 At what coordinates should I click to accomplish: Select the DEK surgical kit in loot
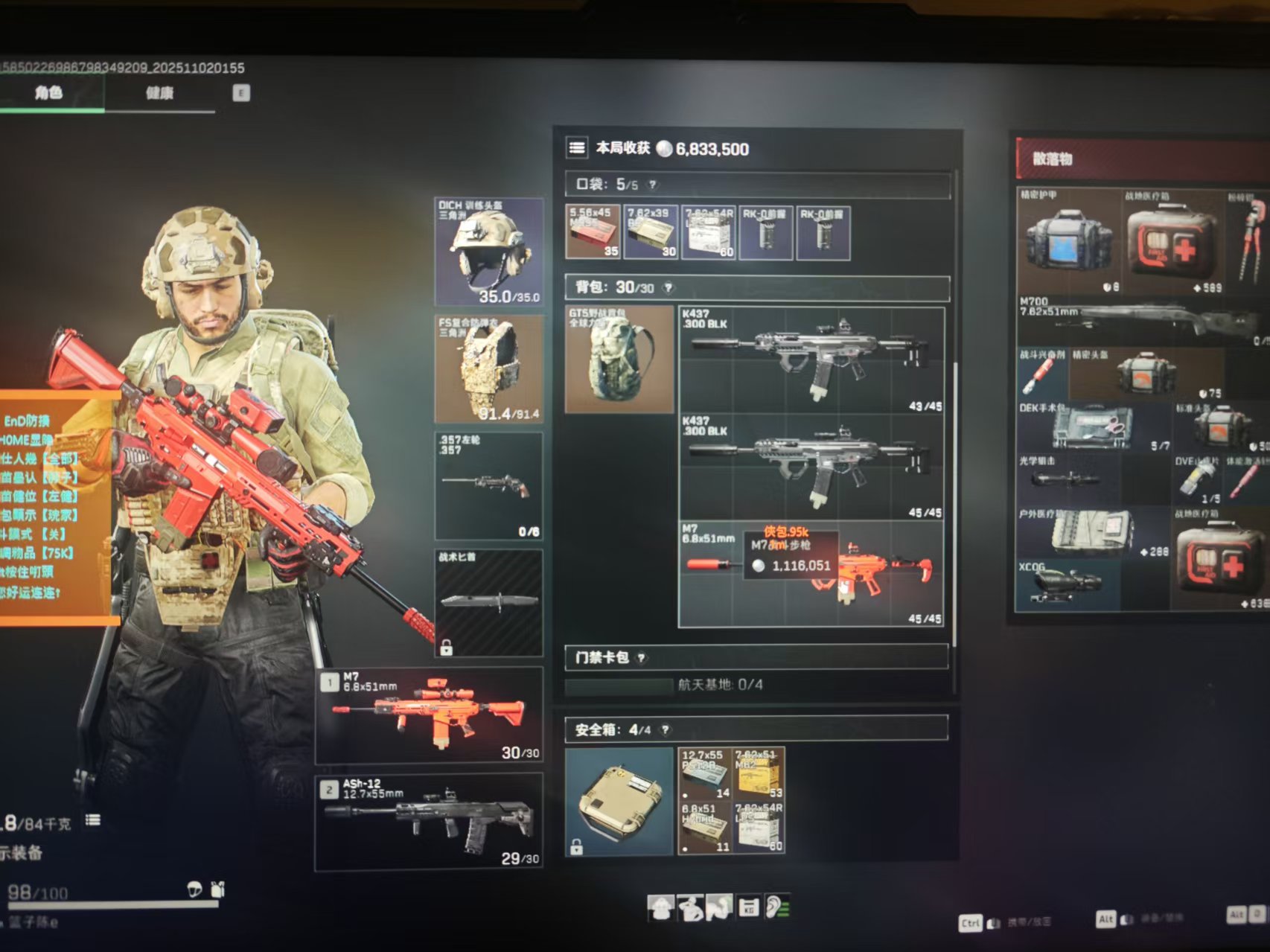coord(1093,427)
